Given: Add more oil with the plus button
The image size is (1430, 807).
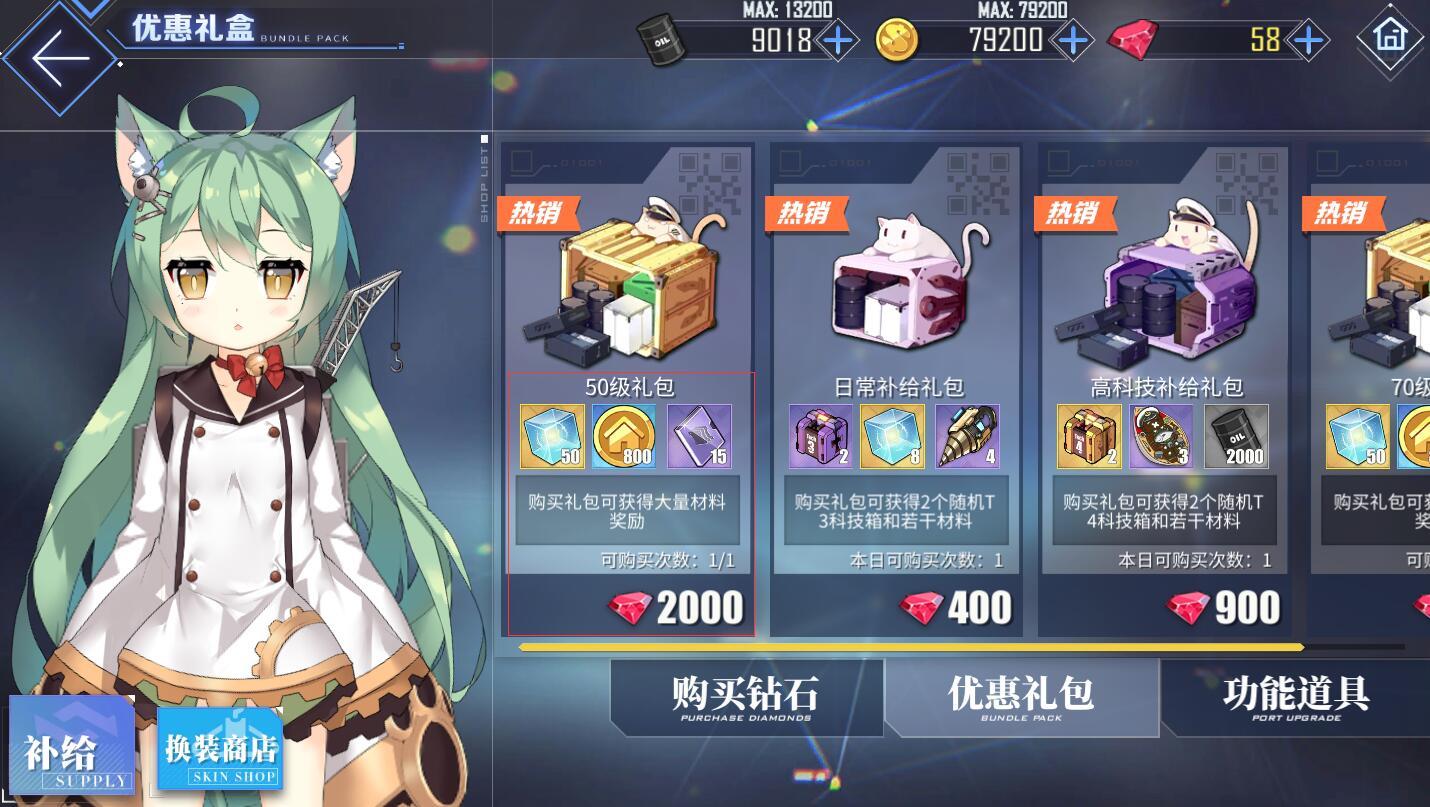Looking at the screenshot, I should (x=836, y=40).
